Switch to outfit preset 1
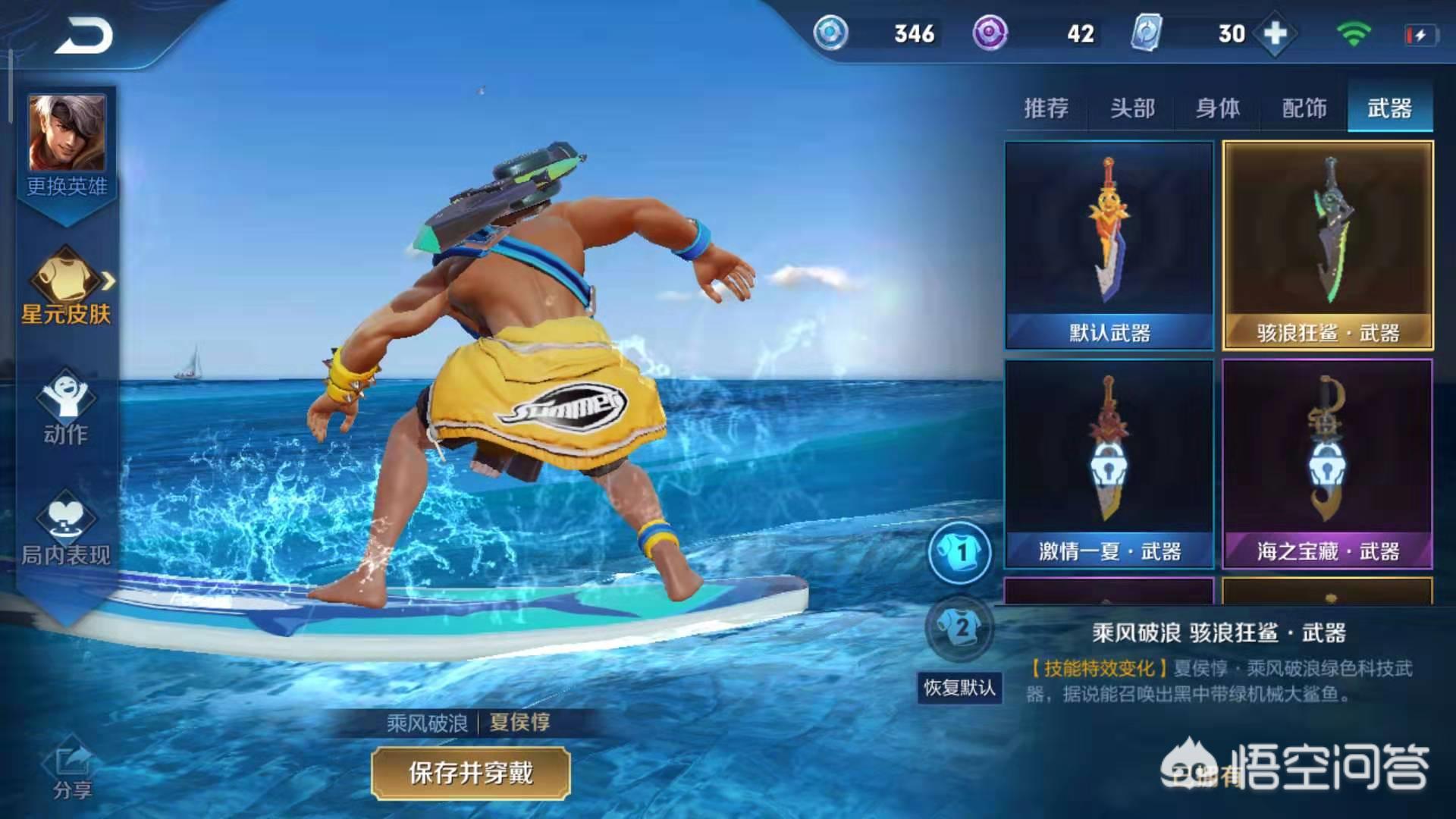1456x819 pixels. (959, 552)
